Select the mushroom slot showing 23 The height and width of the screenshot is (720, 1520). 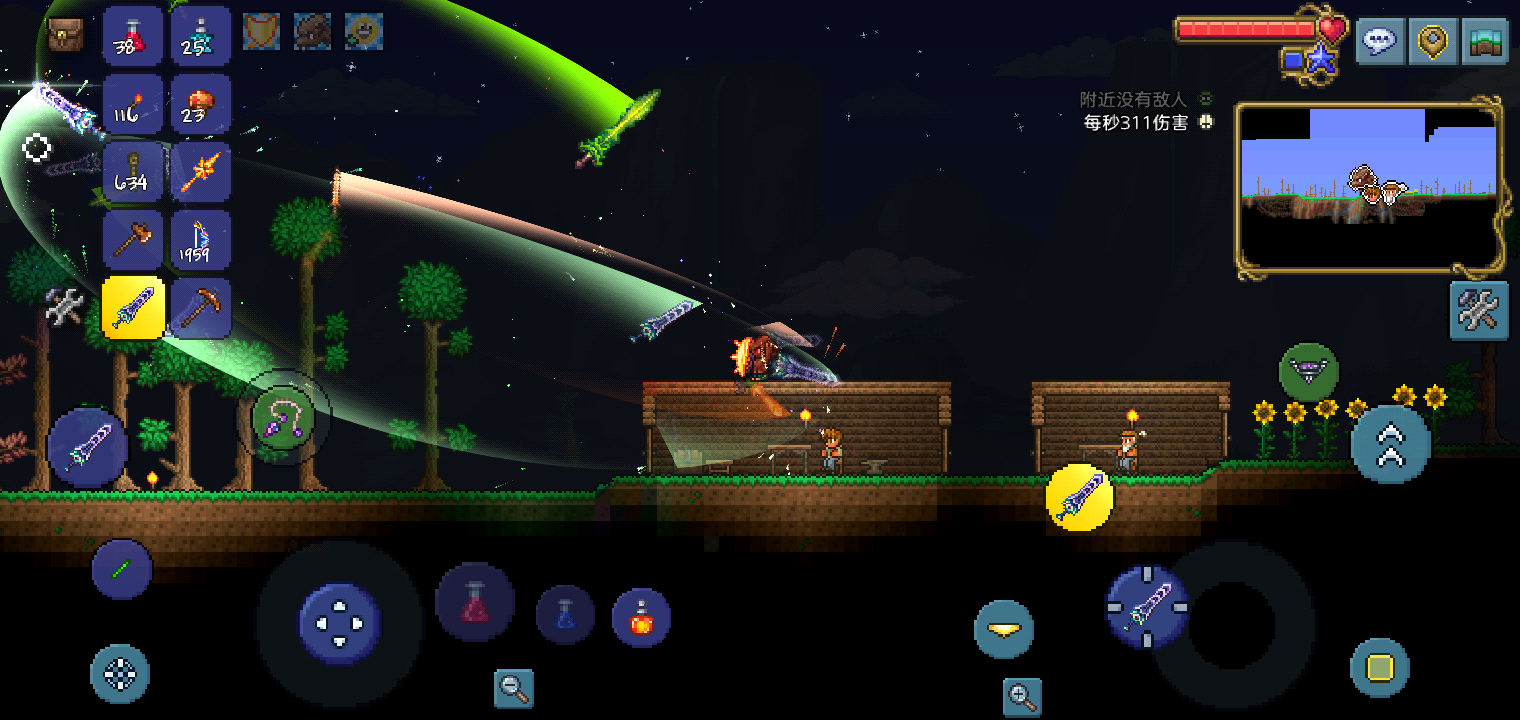pos(200,104)
